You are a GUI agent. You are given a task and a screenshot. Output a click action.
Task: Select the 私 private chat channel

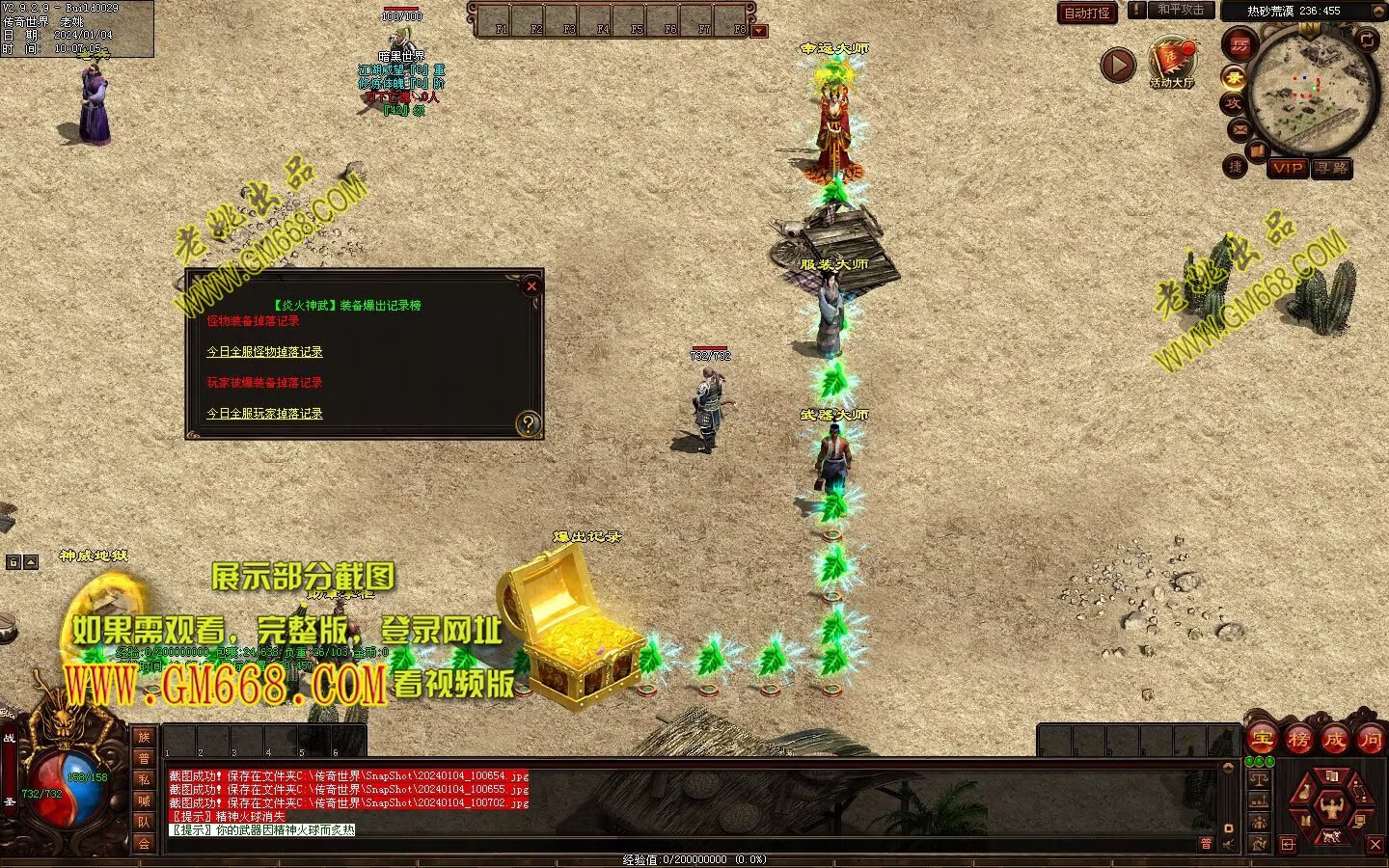click(x=144, y=779)
